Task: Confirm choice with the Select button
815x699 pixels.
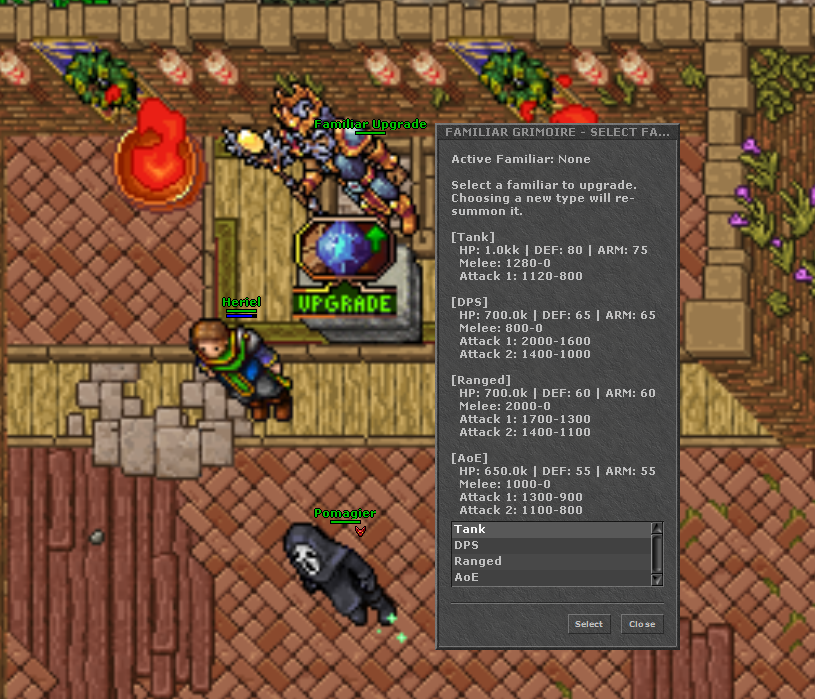Action: click(588, 624)
